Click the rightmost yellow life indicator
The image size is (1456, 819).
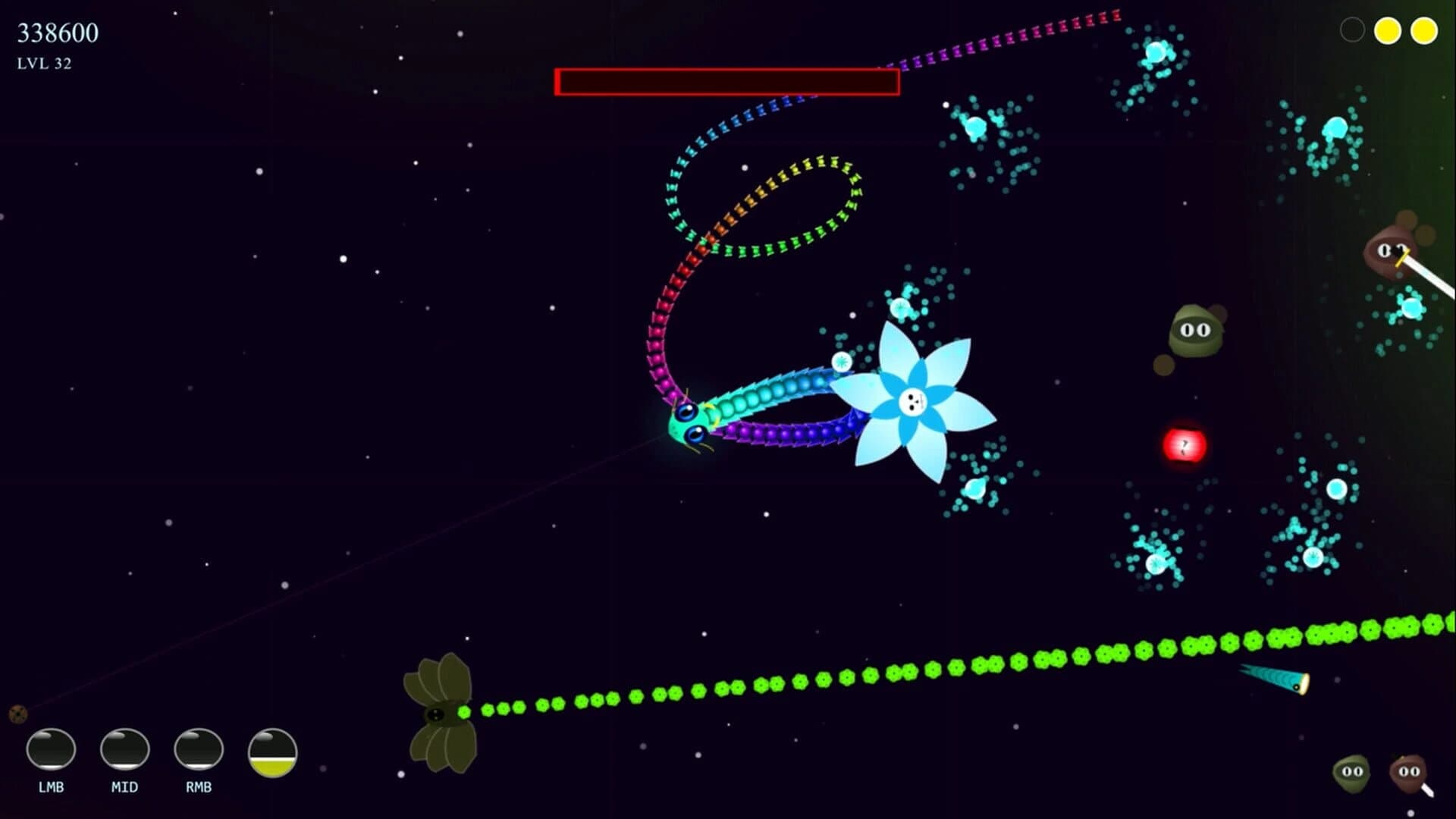coord(1423,30)
